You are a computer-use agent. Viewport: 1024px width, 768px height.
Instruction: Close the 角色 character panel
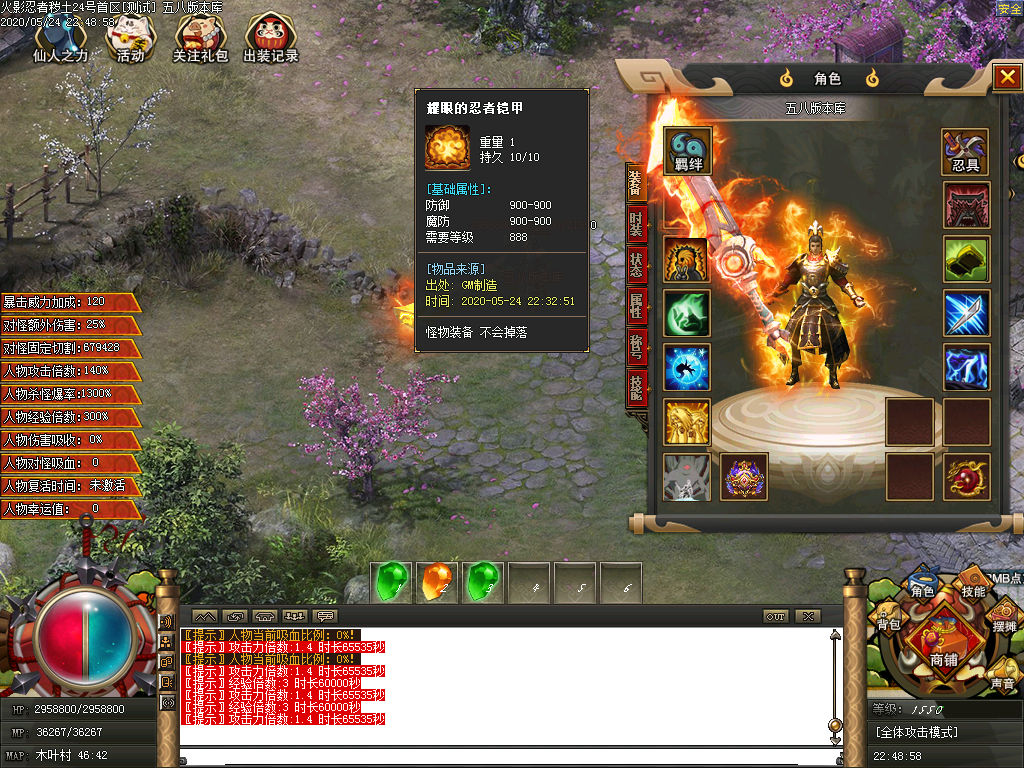pyautogui.click(x=1005, y=78)
